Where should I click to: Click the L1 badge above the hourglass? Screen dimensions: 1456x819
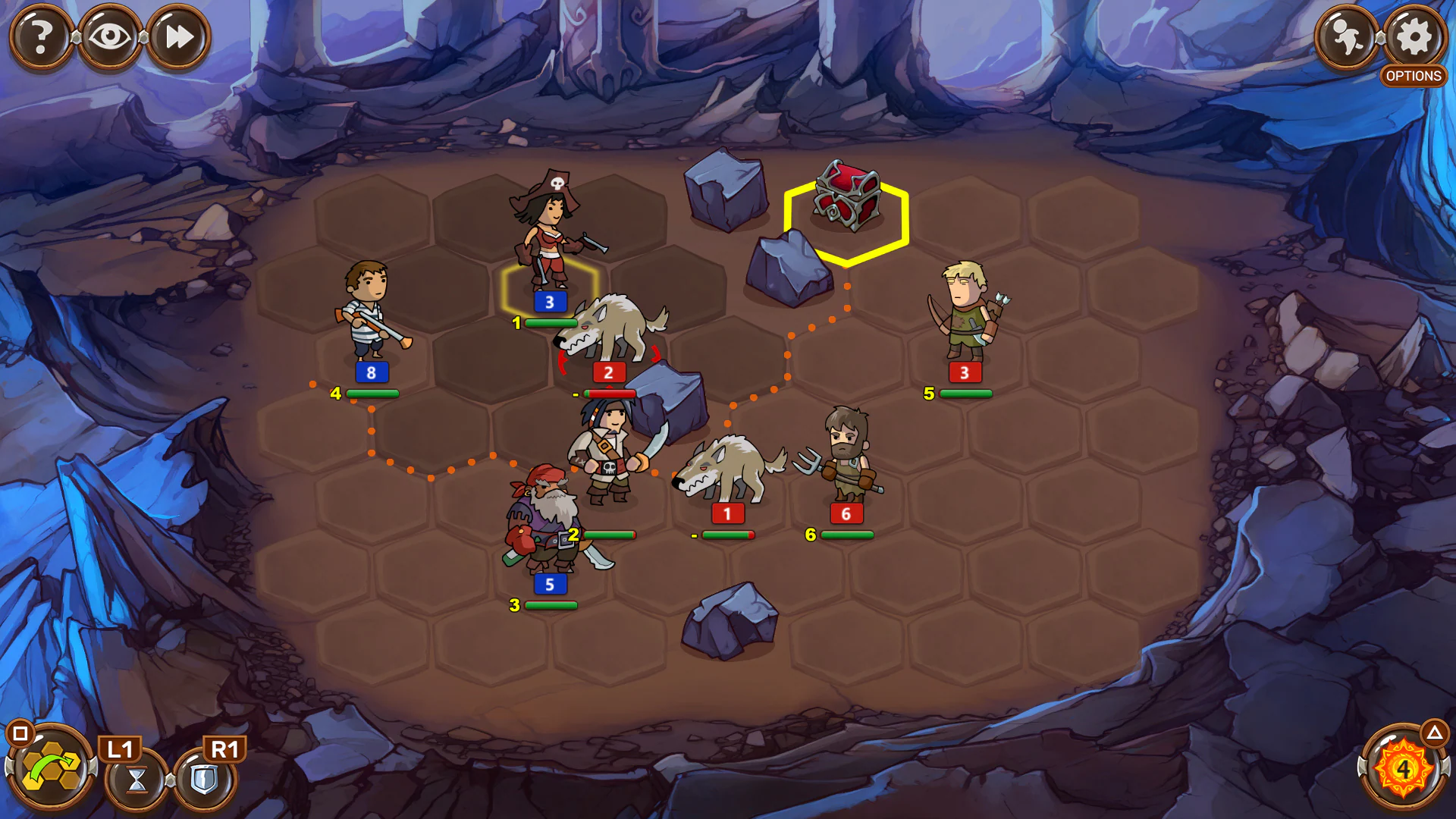pos(121,748)
